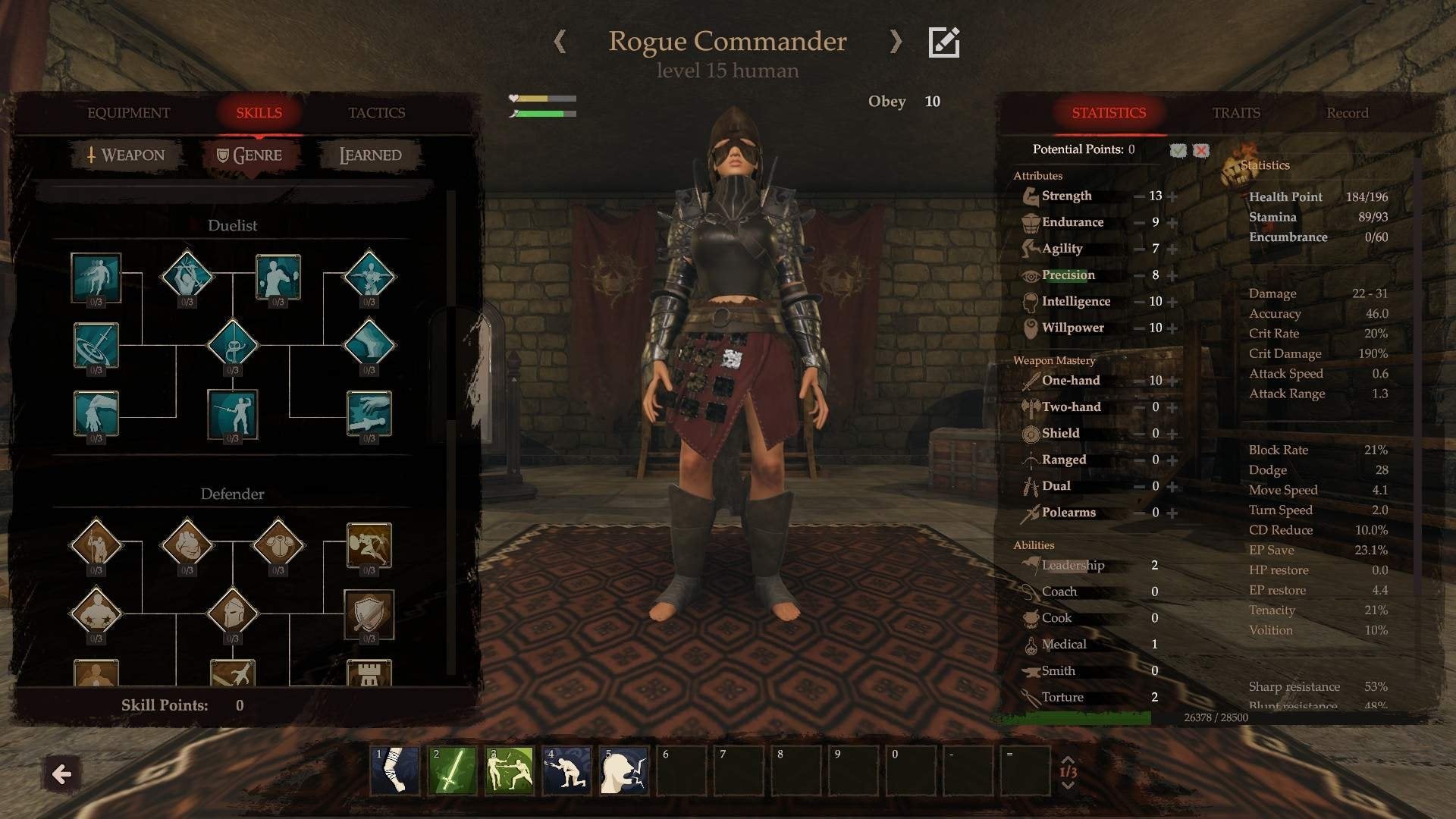Show the Learned skills category
This screenshot has width=1456, height=819.
pos(370,155)
